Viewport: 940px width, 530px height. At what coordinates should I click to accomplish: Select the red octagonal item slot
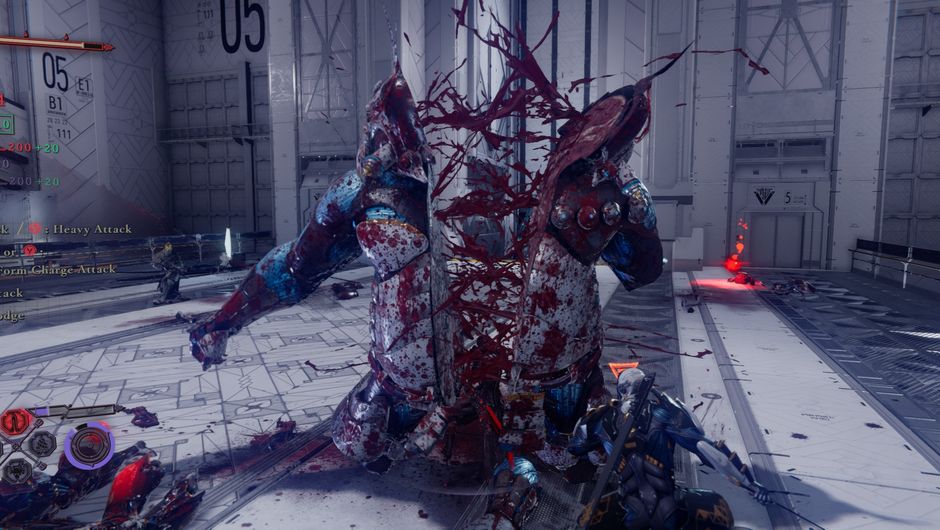click(14, 422)
